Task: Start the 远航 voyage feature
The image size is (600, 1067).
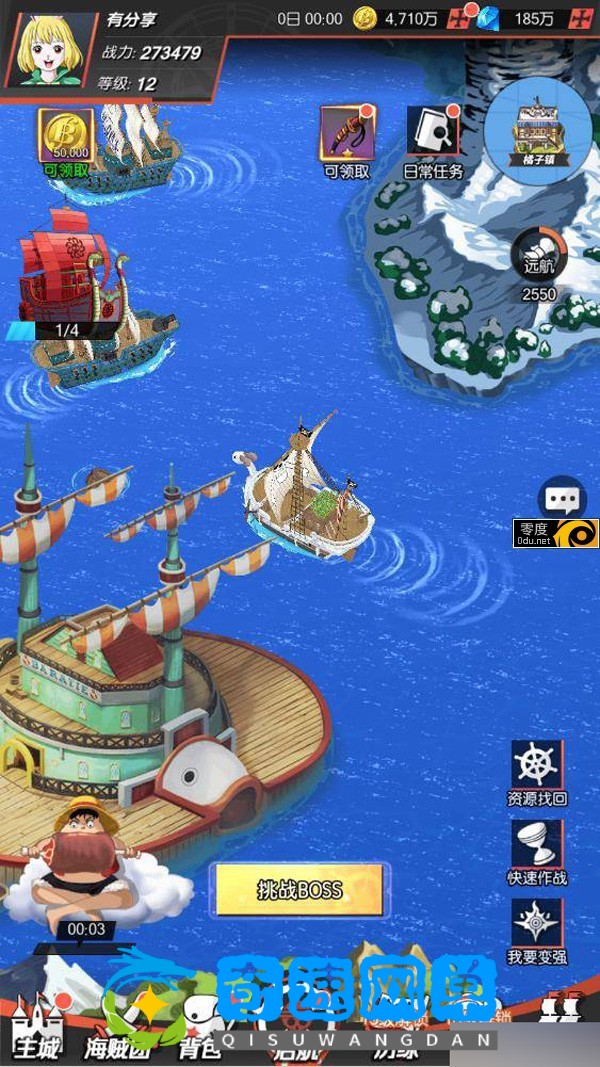Action: coord(539,257)
